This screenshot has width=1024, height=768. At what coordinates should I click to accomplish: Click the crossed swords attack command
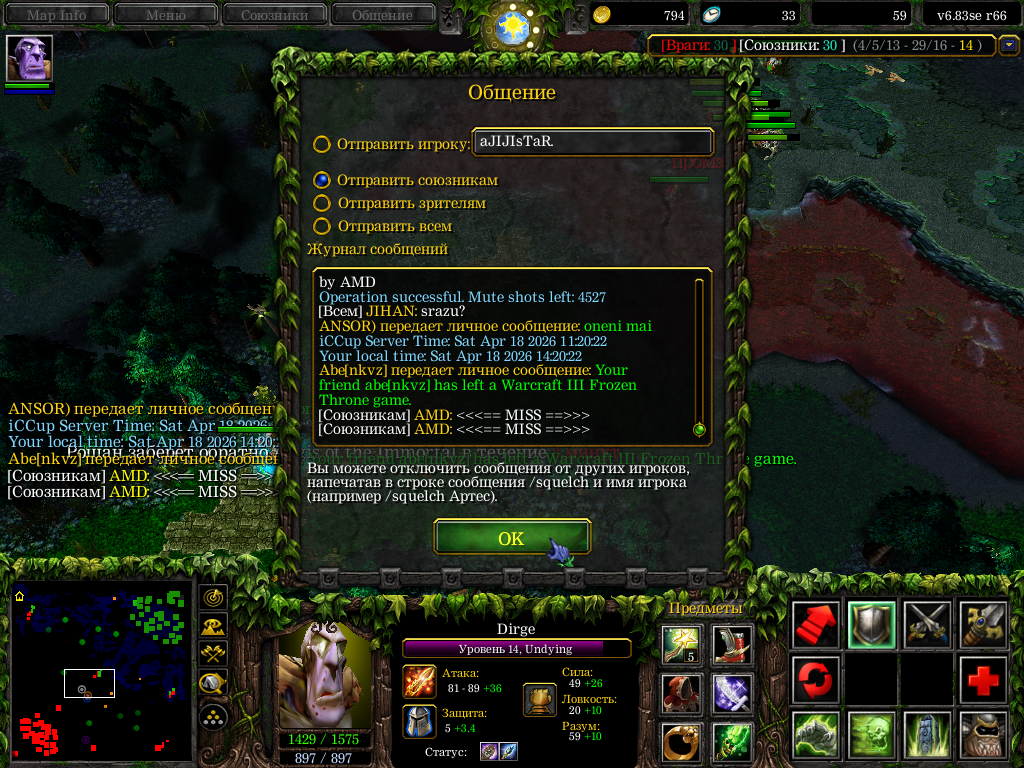click(926, 625)
